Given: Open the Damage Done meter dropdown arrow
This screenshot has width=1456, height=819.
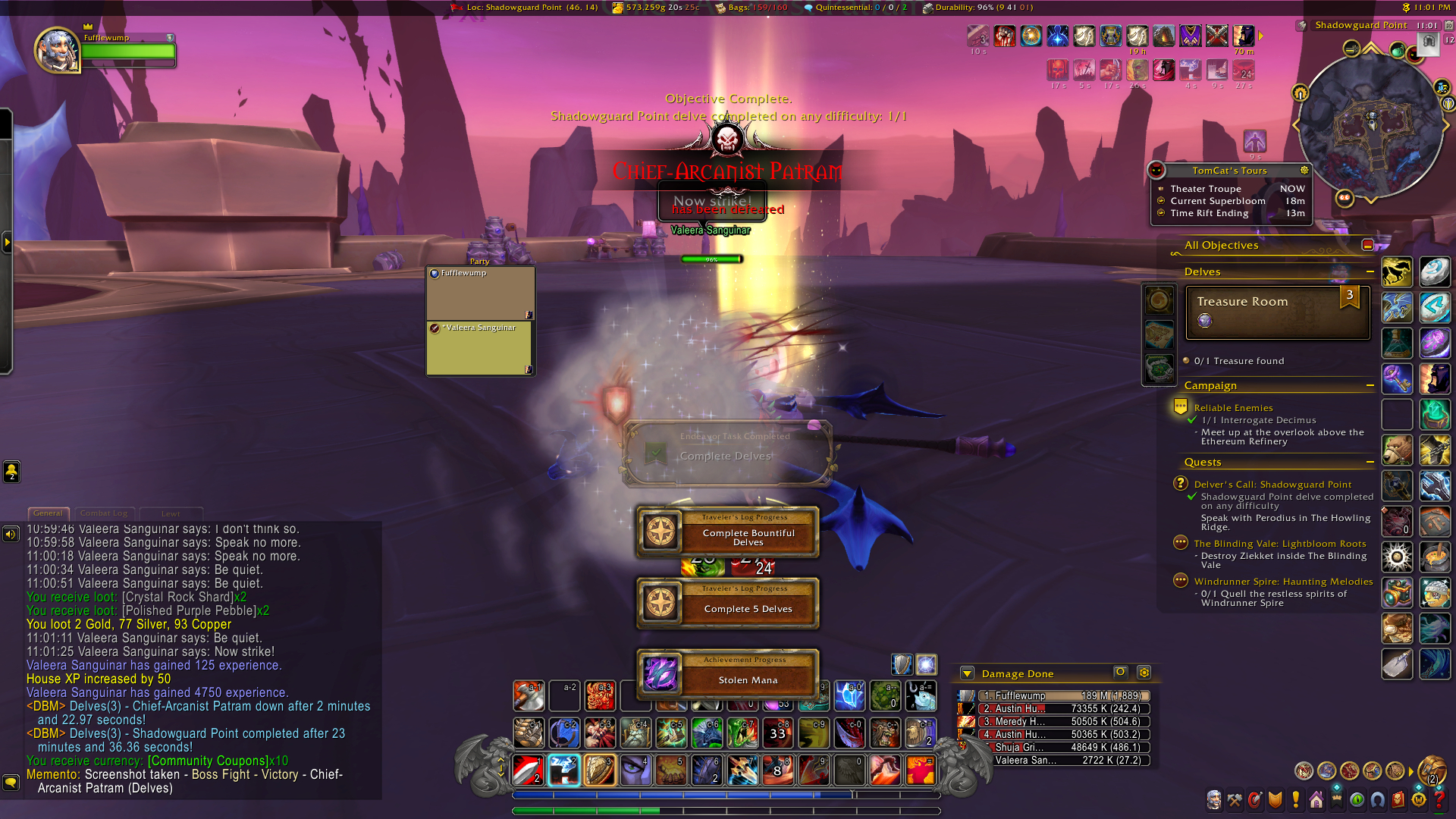Looking at the screenshot, I should pos(967,673).
